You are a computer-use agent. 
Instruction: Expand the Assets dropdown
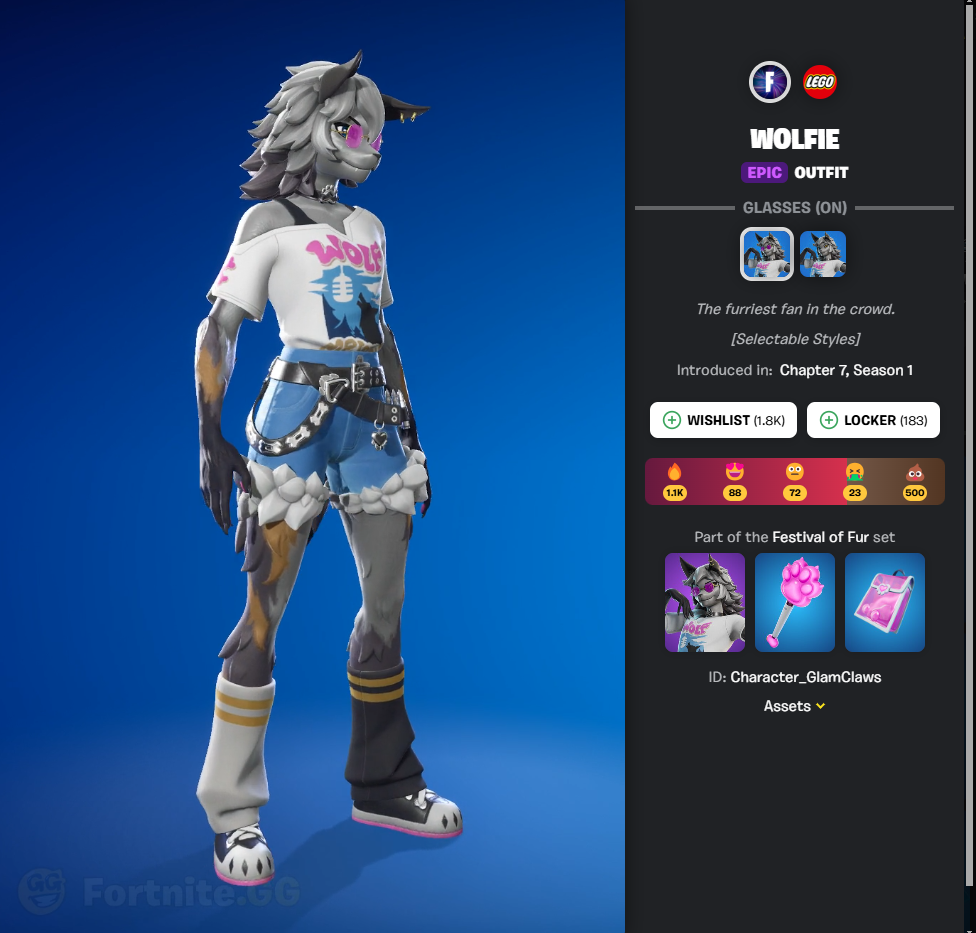click(x=795, y=706)
